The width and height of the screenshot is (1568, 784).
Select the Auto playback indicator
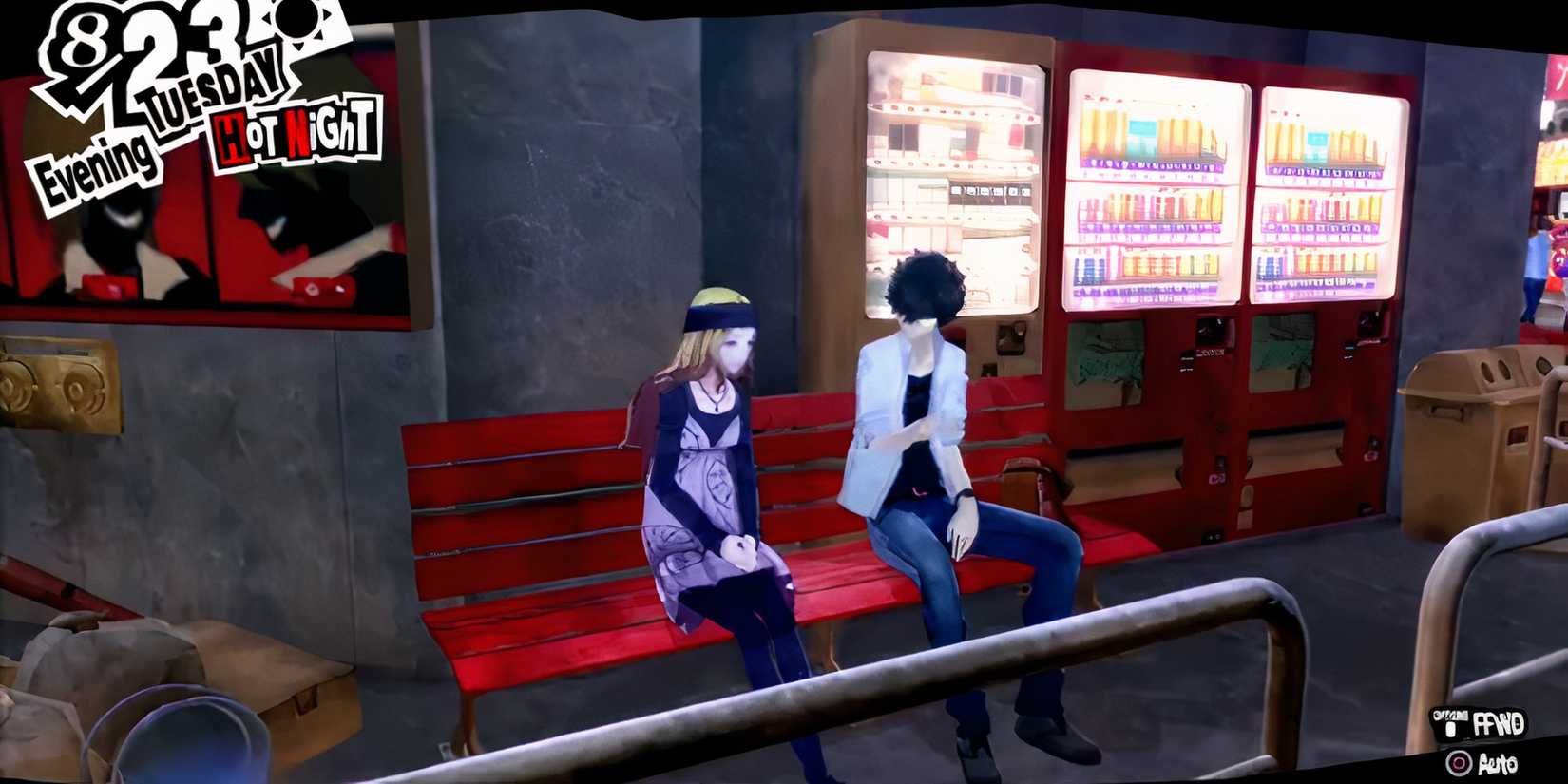[x=1499, y=763]
